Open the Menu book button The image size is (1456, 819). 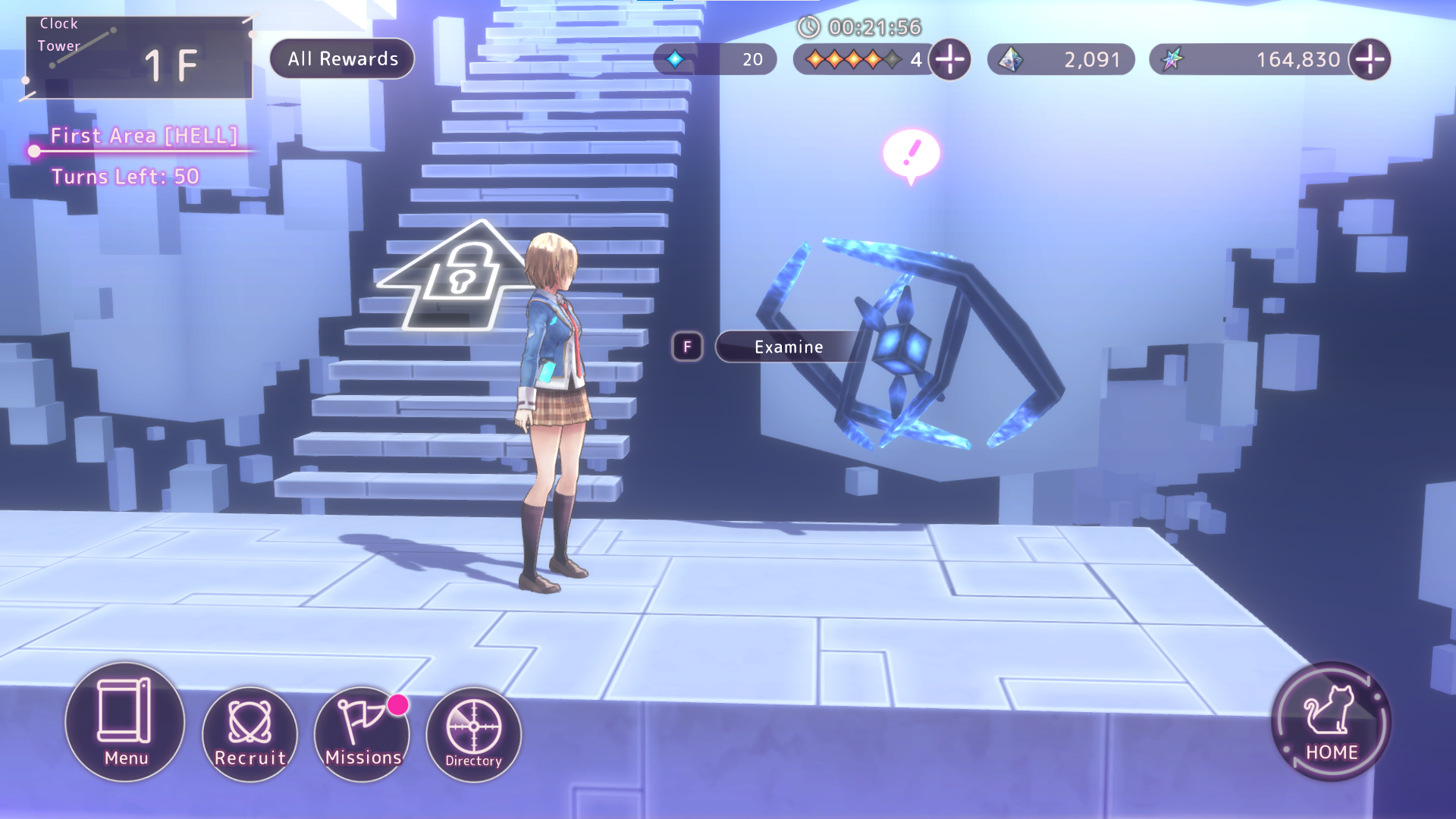pyautogui.click(x=125, y=721)
